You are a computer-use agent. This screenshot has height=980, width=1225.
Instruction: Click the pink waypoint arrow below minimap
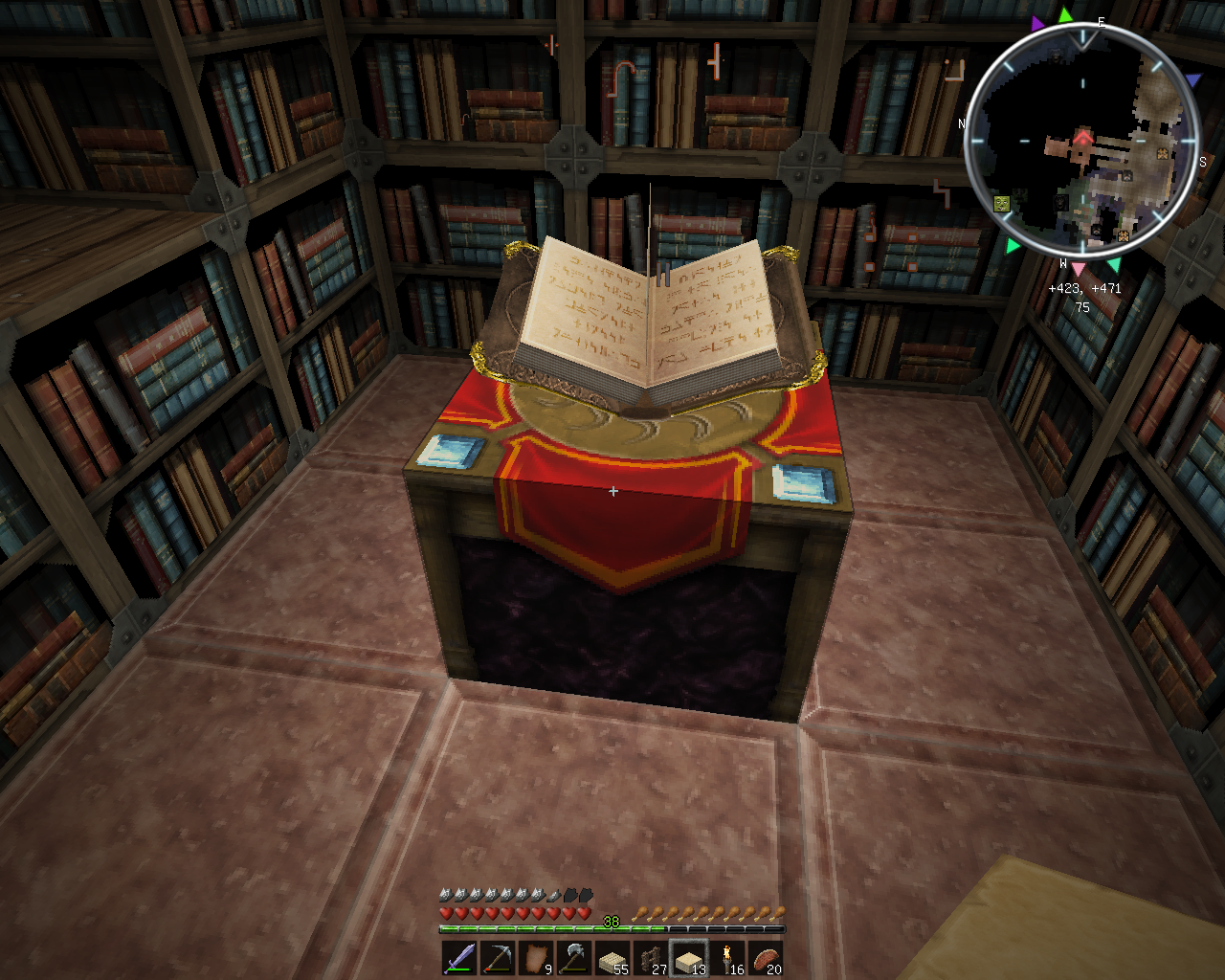click(1079, 270)
